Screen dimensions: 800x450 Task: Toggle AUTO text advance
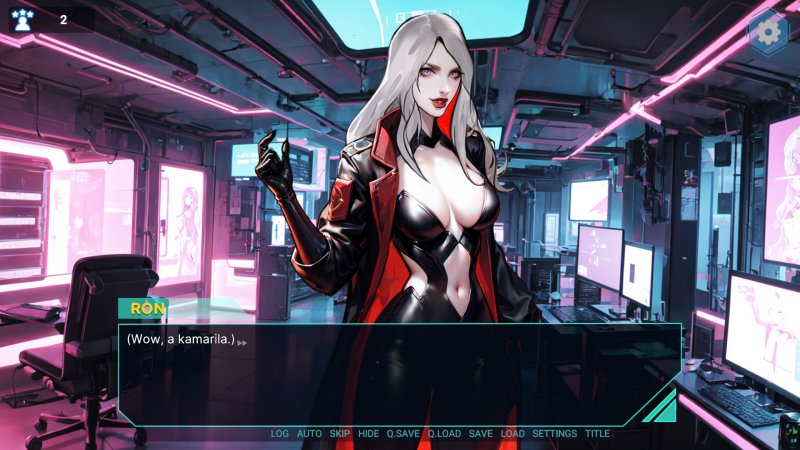click(309, 434)
